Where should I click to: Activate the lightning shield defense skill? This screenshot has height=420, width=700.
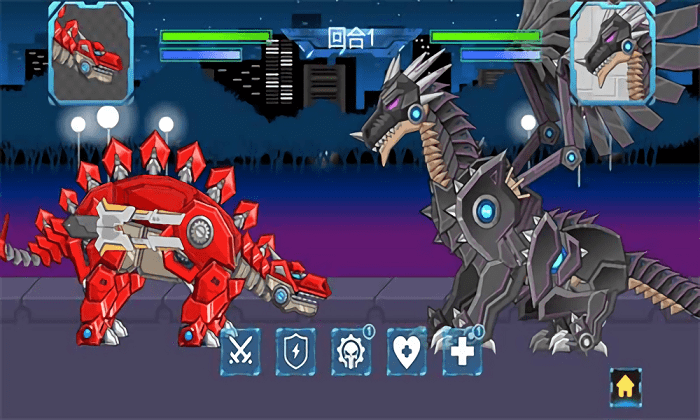(x=296, y=351)
